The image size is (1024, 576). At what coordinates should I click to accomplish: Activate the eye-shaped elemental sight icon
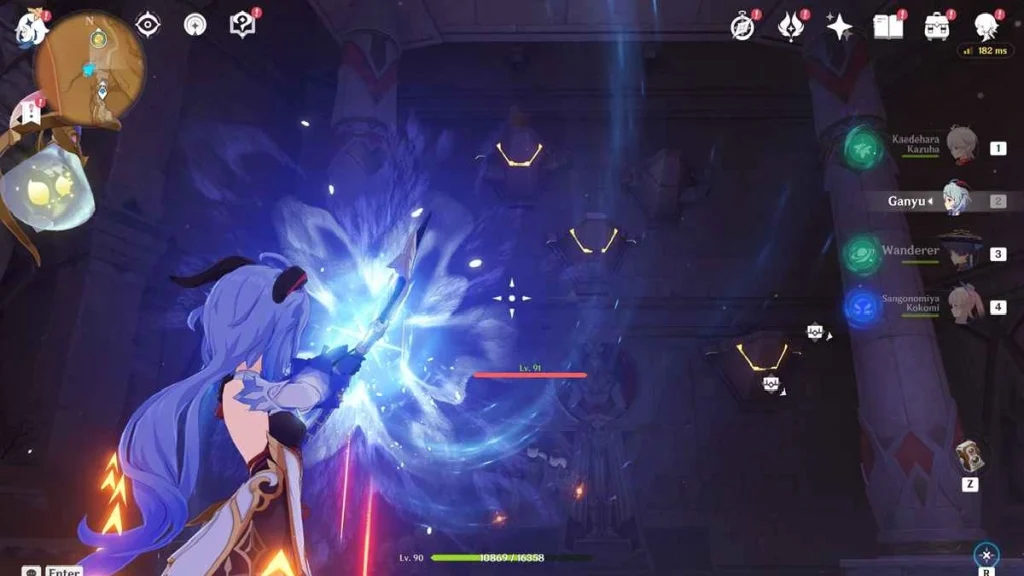pos(147,24)
